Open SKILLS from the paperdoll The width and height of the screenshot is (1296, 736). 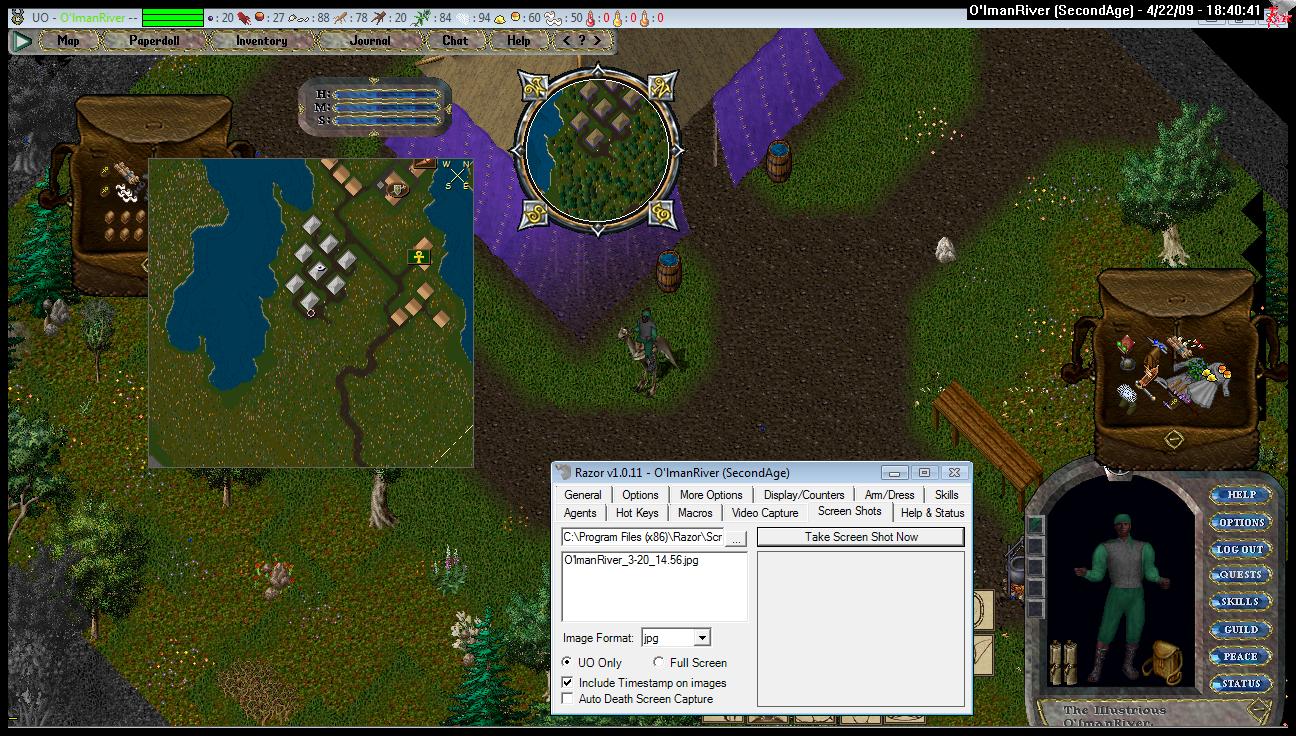1240,602
